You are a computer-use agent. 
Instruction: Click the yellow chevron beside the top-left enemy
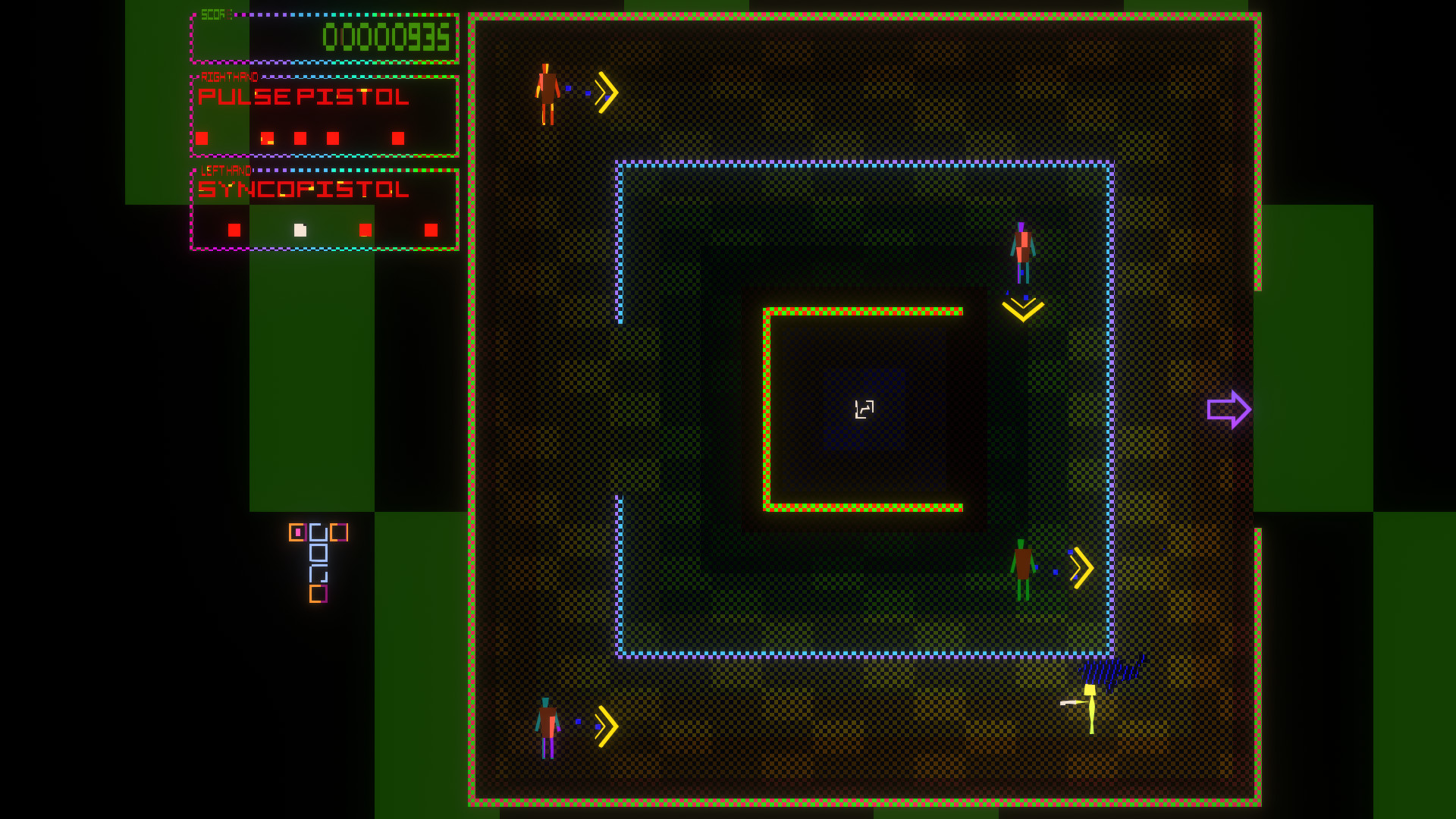point(604,91)
